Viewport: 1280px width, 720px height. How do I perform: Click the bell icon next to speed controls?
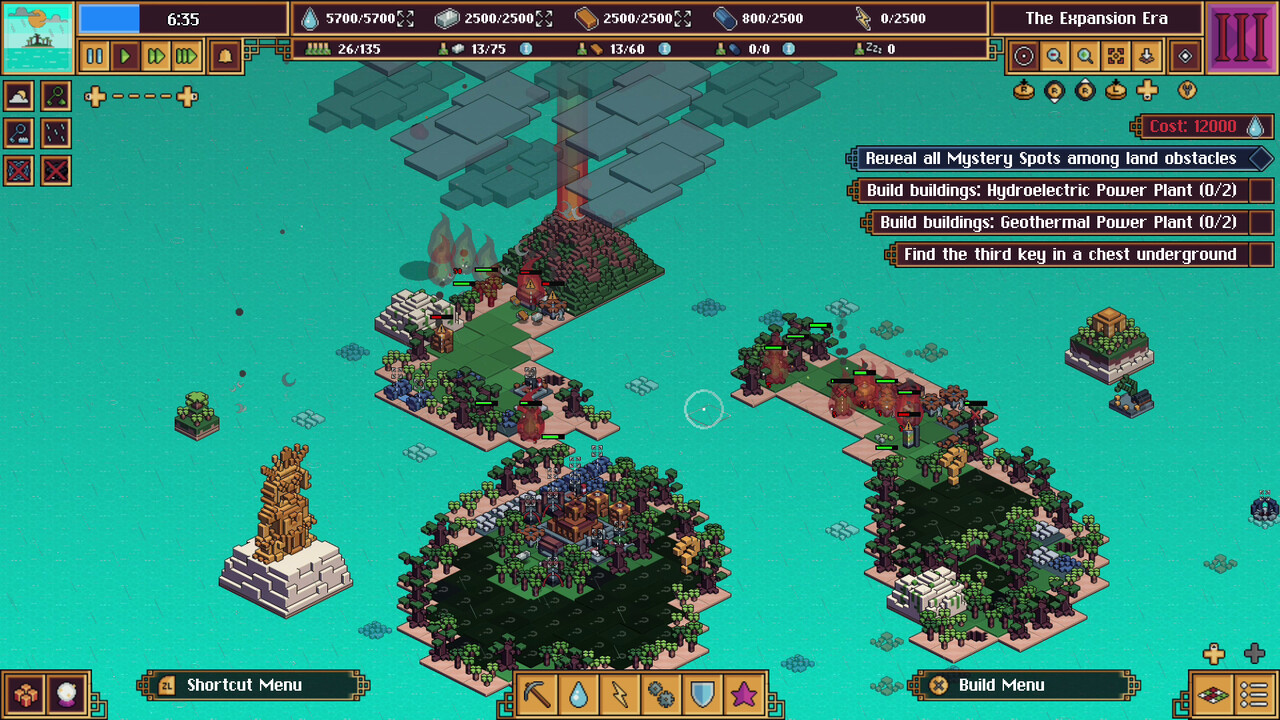[224, 56]
